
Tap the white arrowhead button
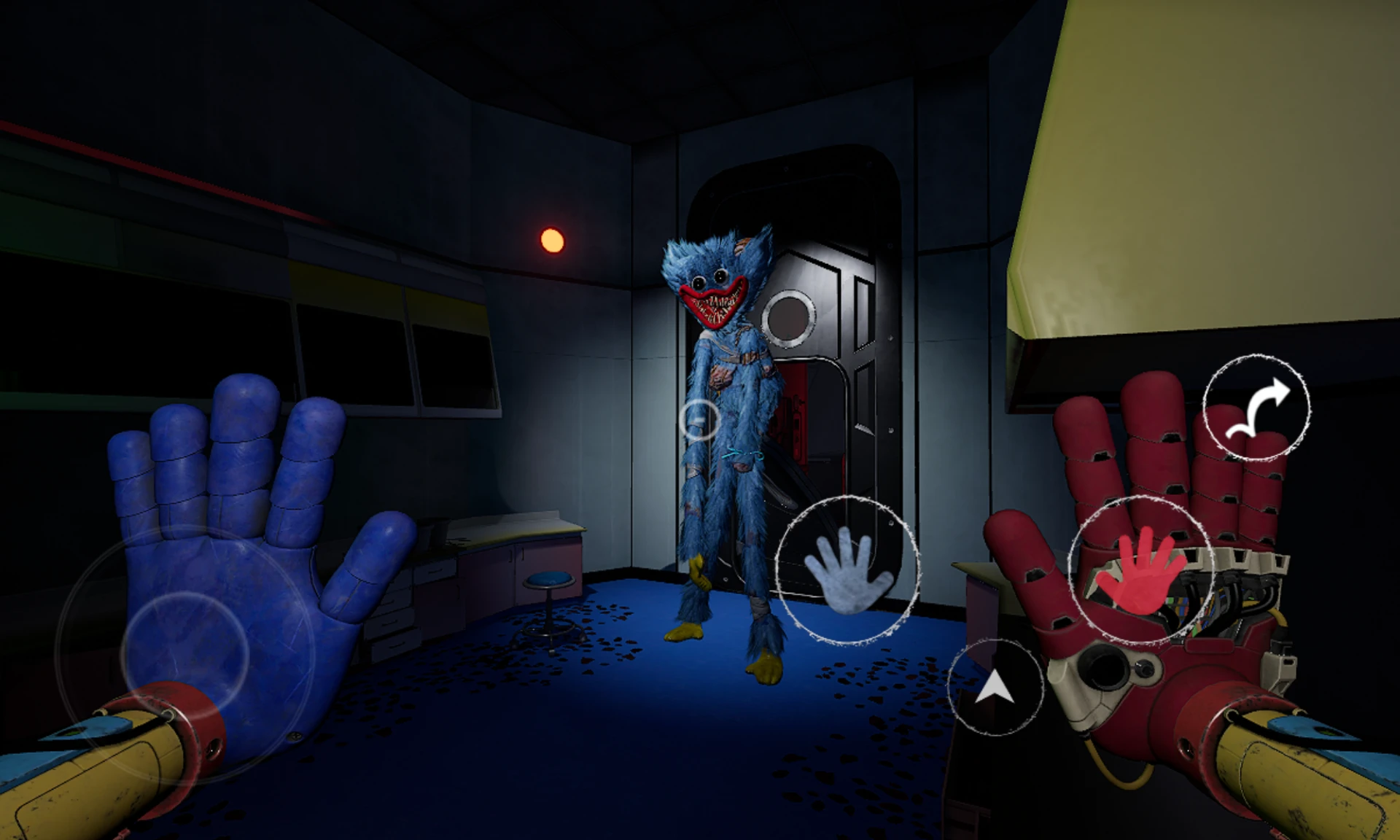[995, 687]
